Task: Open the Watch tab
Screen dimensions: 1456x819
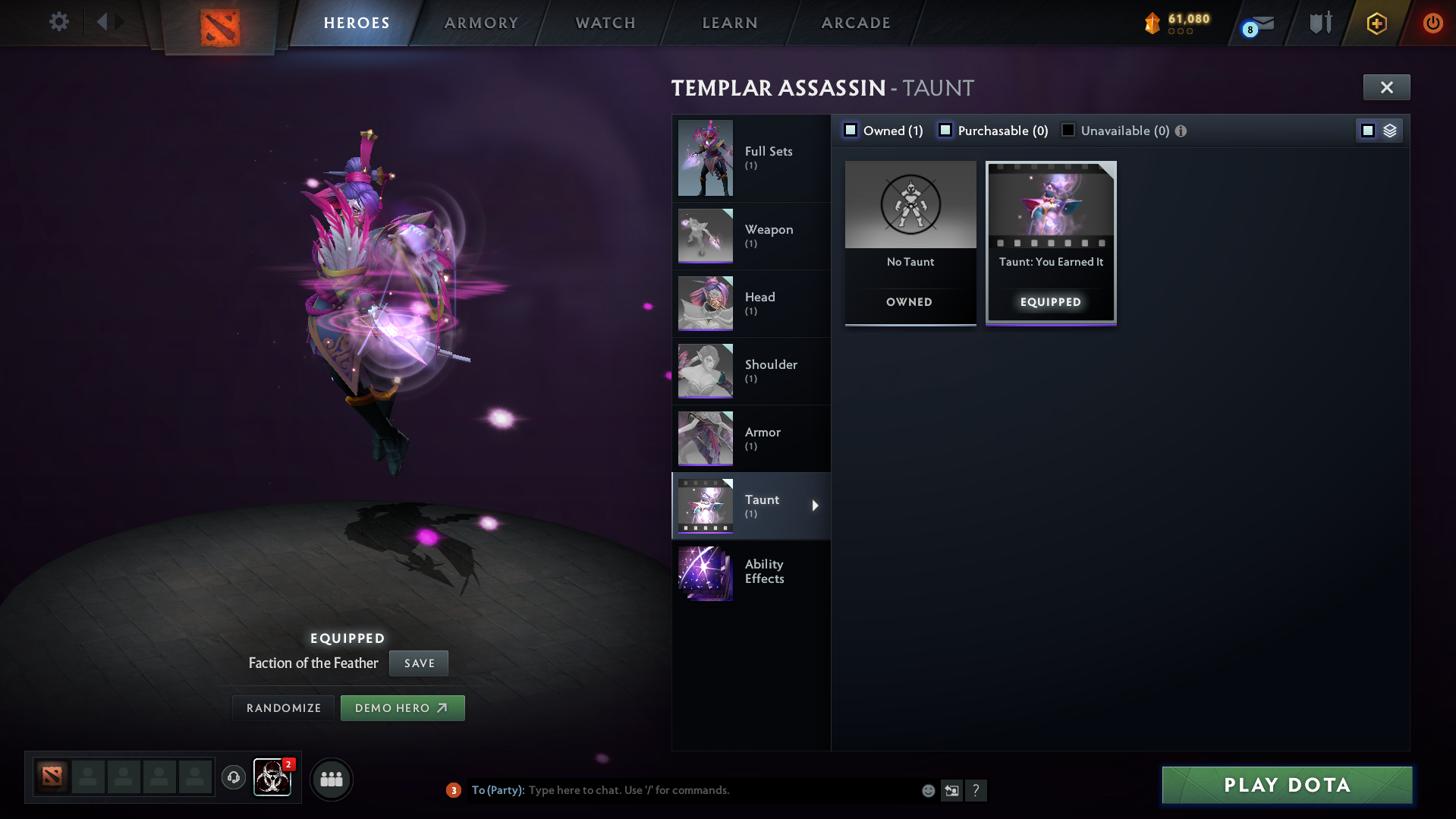Action: click(x=605, y=23)
